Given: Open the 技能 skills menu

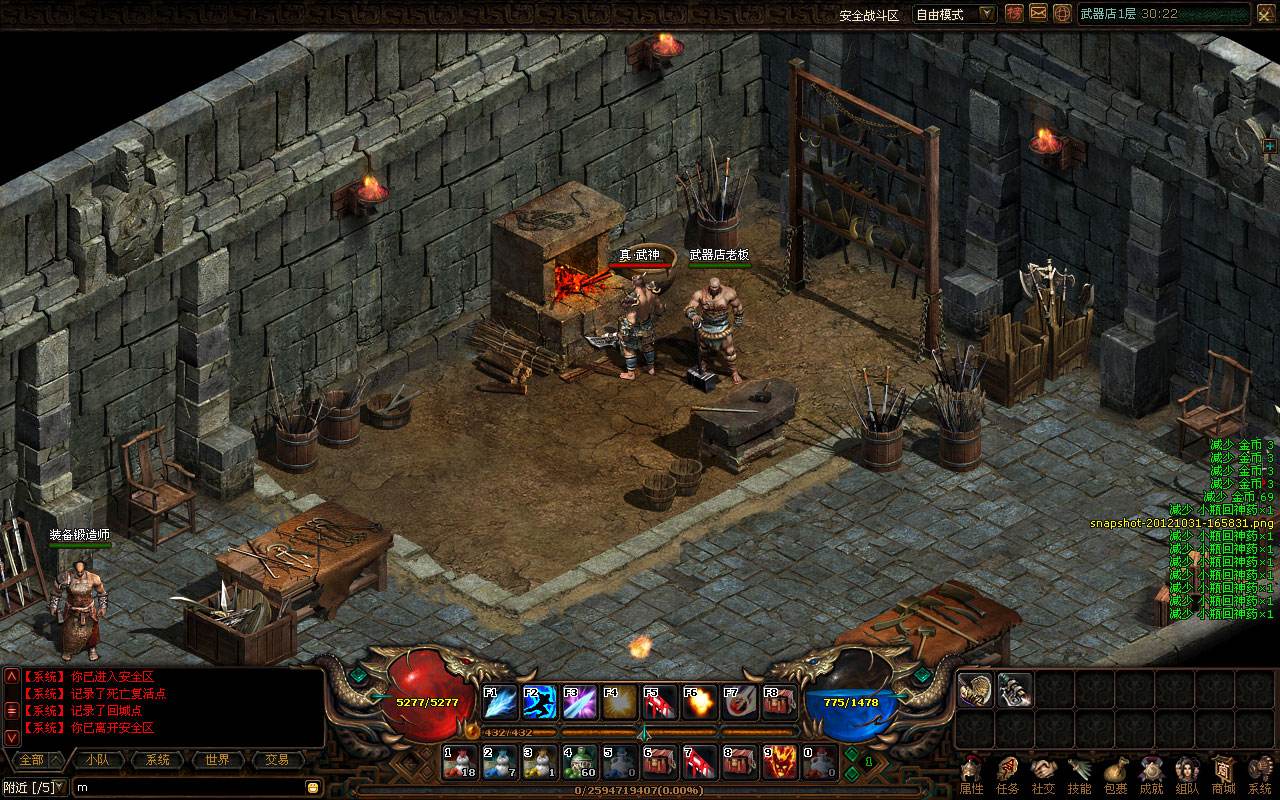Looking at the screenshot, I should (x=1079, y=776).
